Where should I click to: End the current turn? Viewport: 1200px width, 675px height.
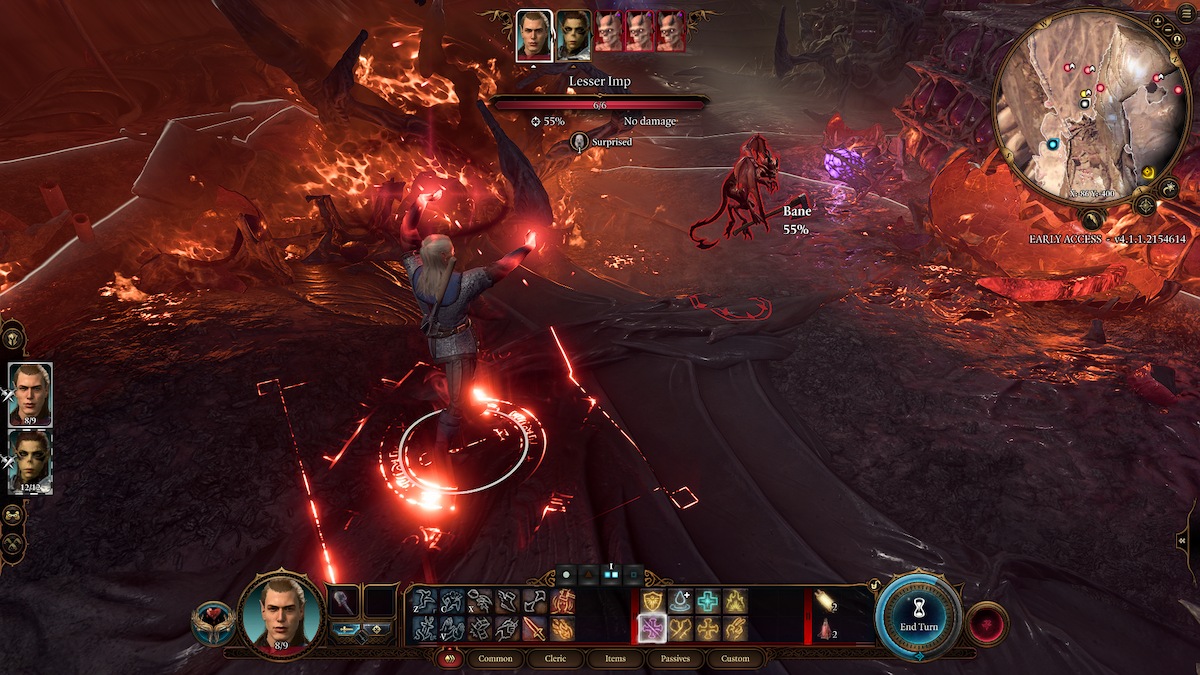pyautogui.click(x=916, y=616)
